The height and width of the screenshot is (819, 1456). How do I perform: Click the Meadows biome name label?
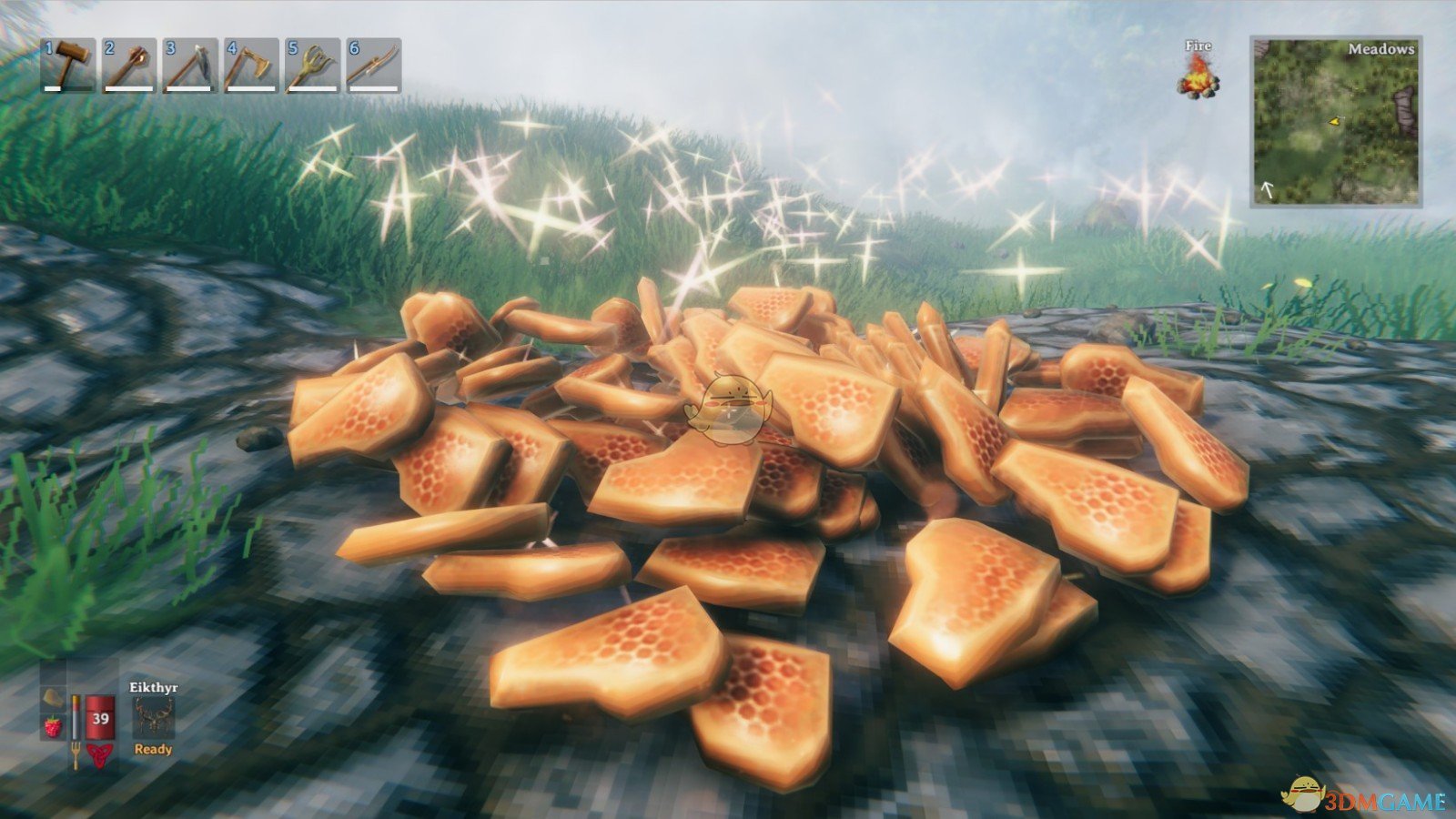[x=1382, y=50]
